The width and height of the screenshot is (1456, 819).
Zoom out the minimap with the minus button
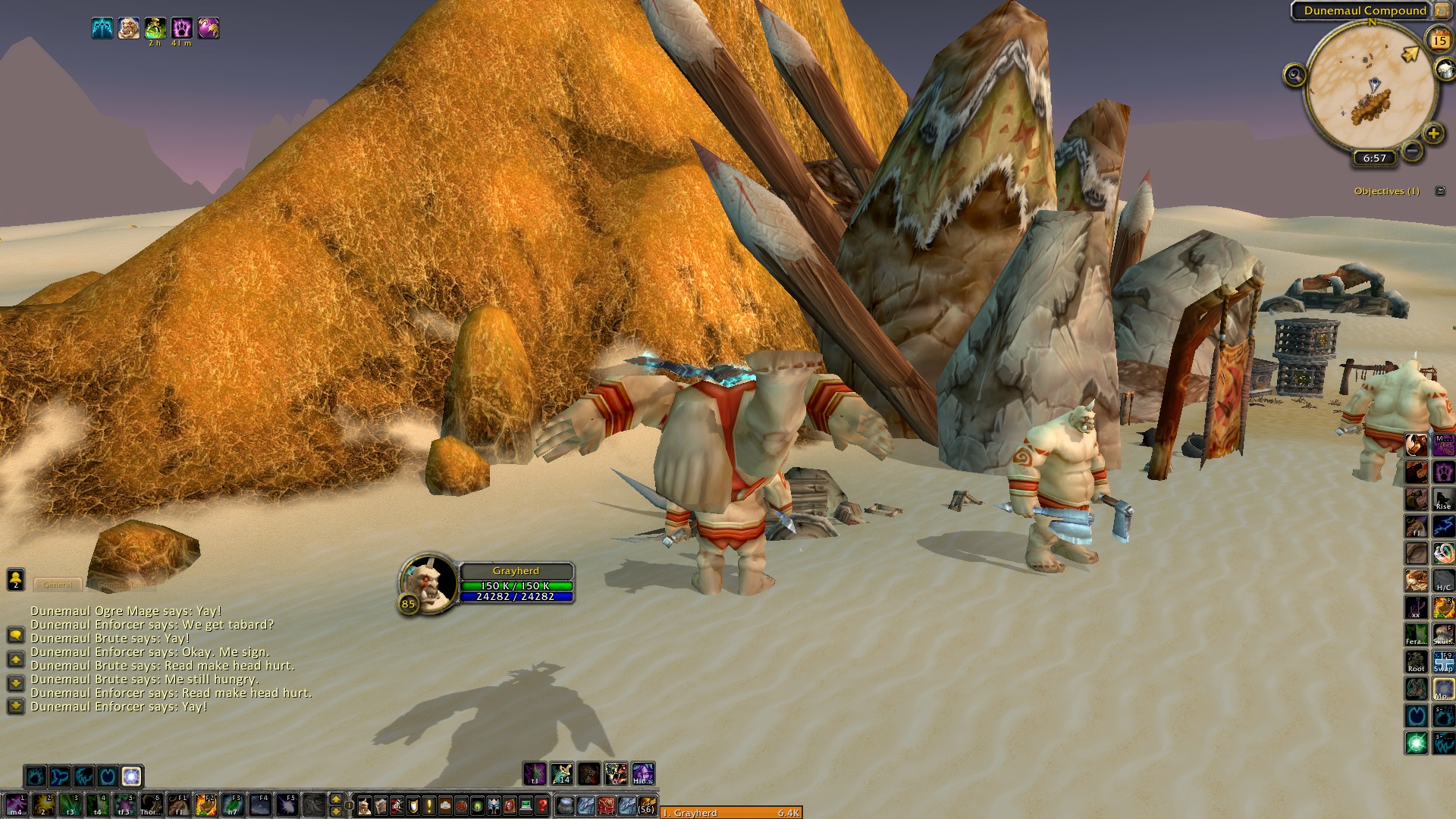(x=1412, y=151)
